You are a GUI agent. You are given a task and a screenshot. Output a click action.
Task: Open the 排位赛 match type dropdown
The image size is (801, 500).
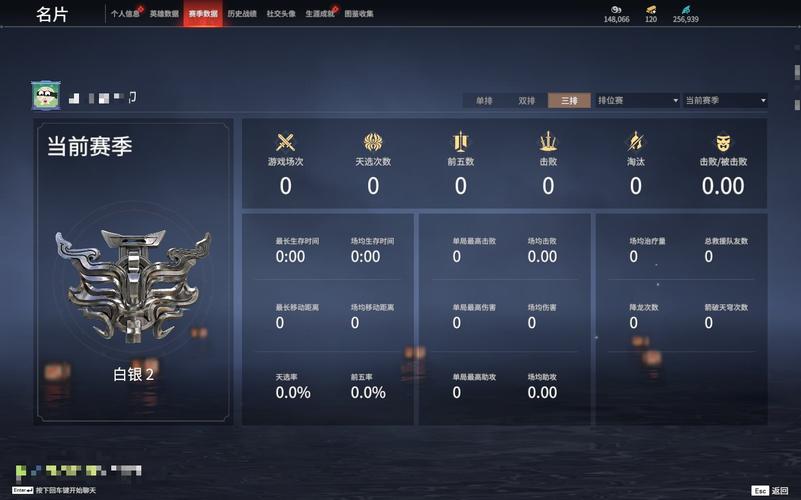tap(637, 100)
